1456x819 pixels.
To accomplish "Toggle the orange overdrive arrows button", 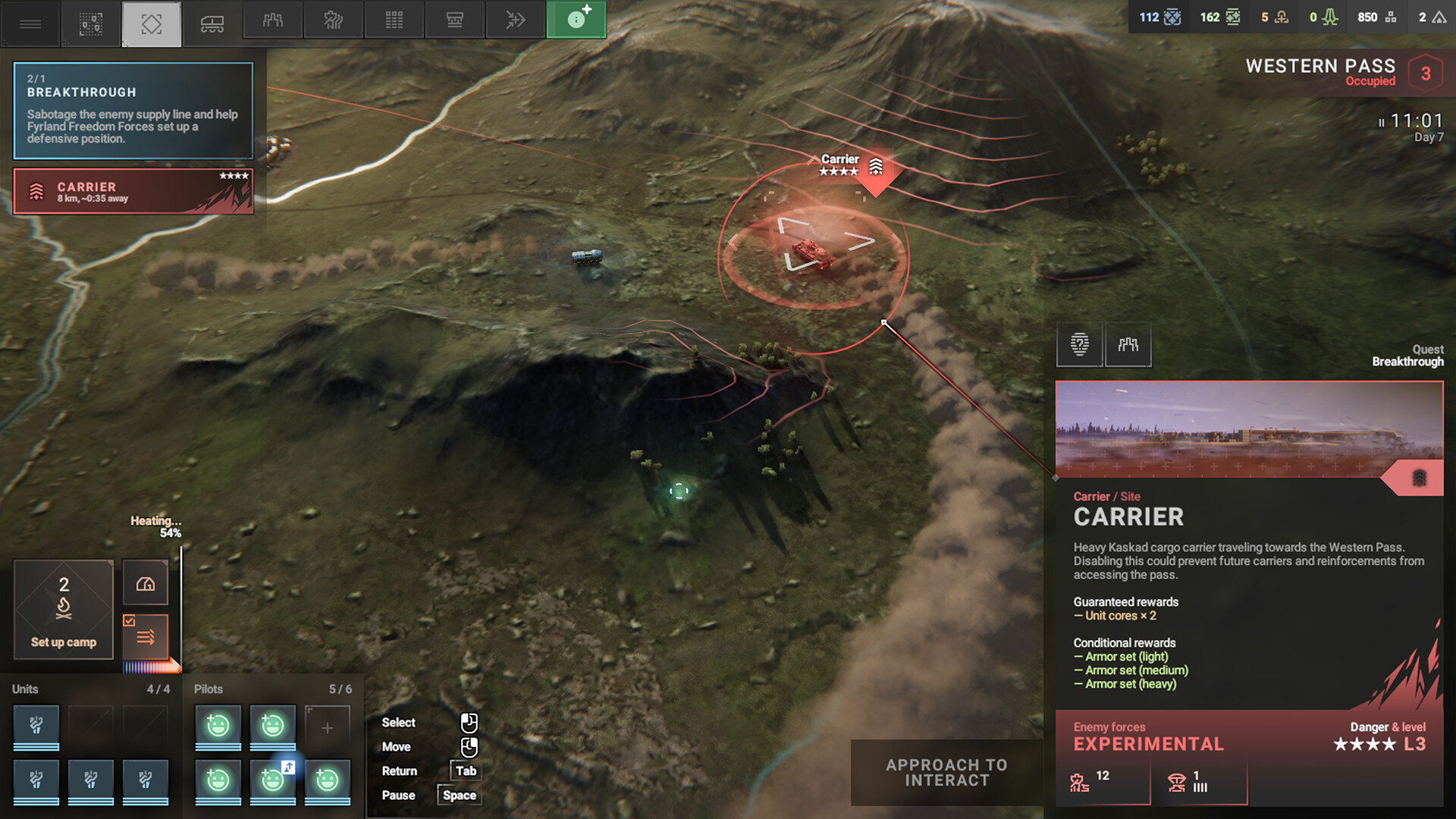I will coord(146,637).
